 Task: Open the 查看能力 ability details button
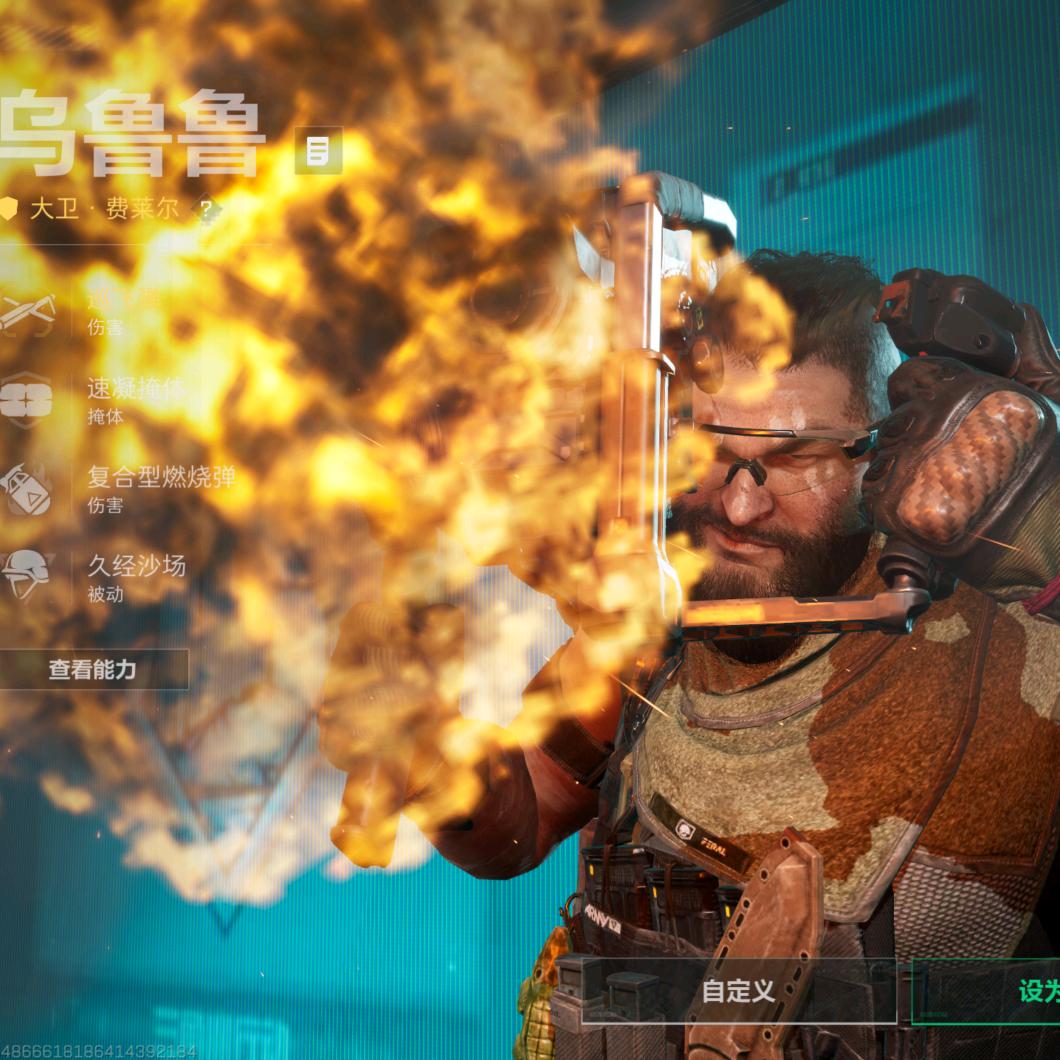coord(93,670)
